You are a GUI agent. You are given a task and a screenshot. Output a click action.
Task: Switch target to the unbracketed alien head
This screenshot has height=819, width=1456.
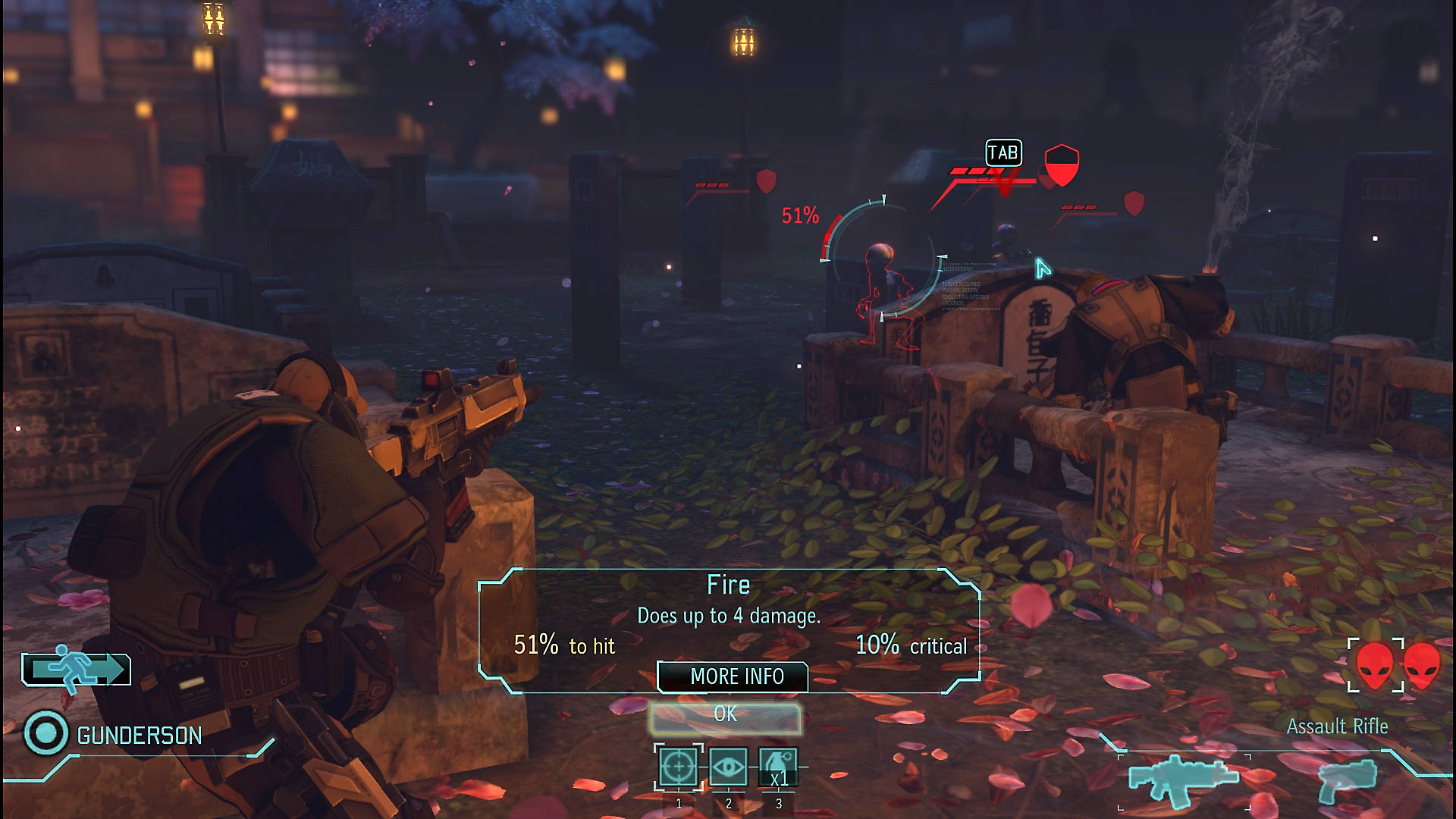tap(1423, 665)
